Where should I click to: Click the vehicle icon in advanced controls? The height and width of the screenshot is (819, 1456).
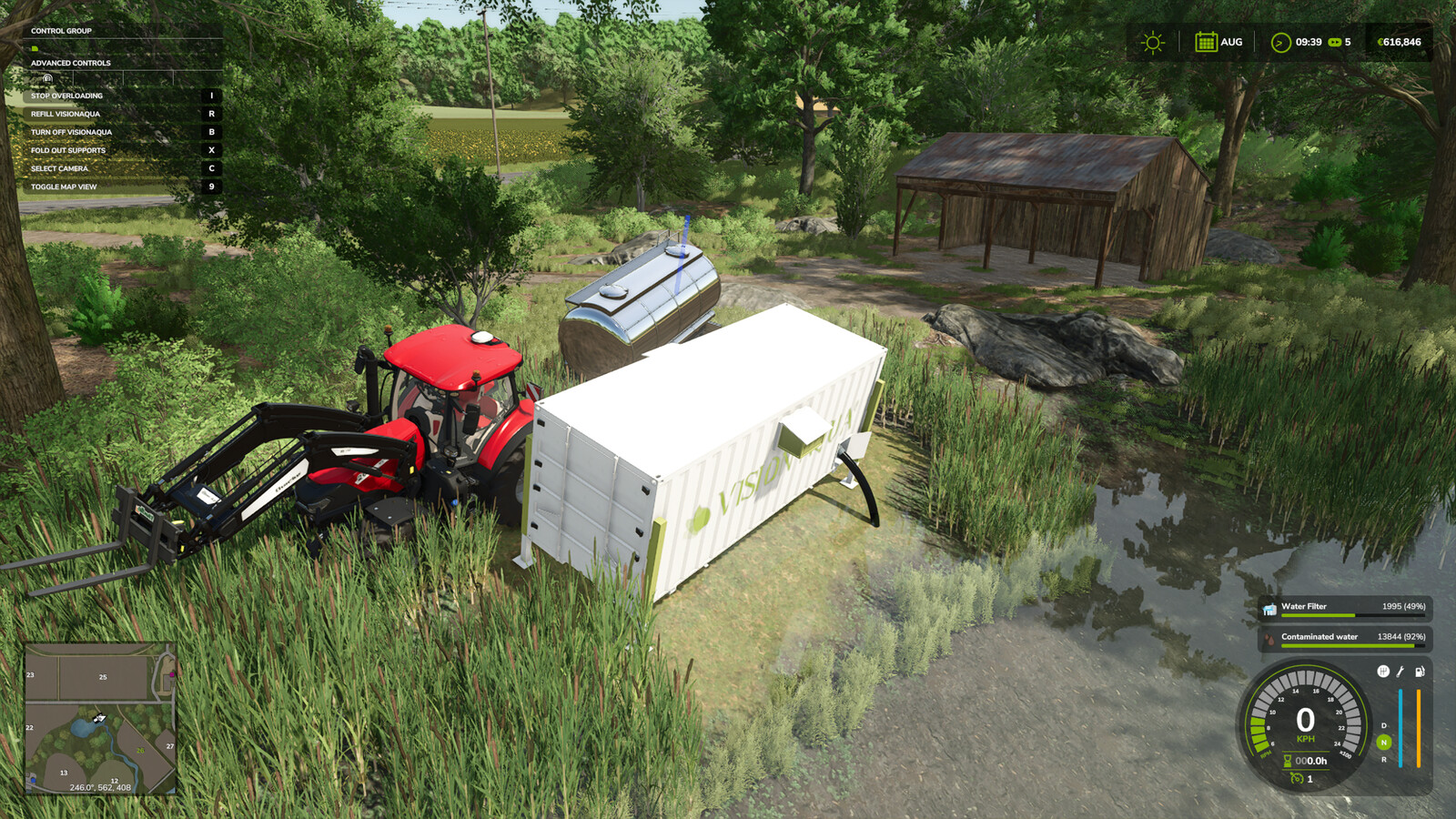click(x=47, y=78)
